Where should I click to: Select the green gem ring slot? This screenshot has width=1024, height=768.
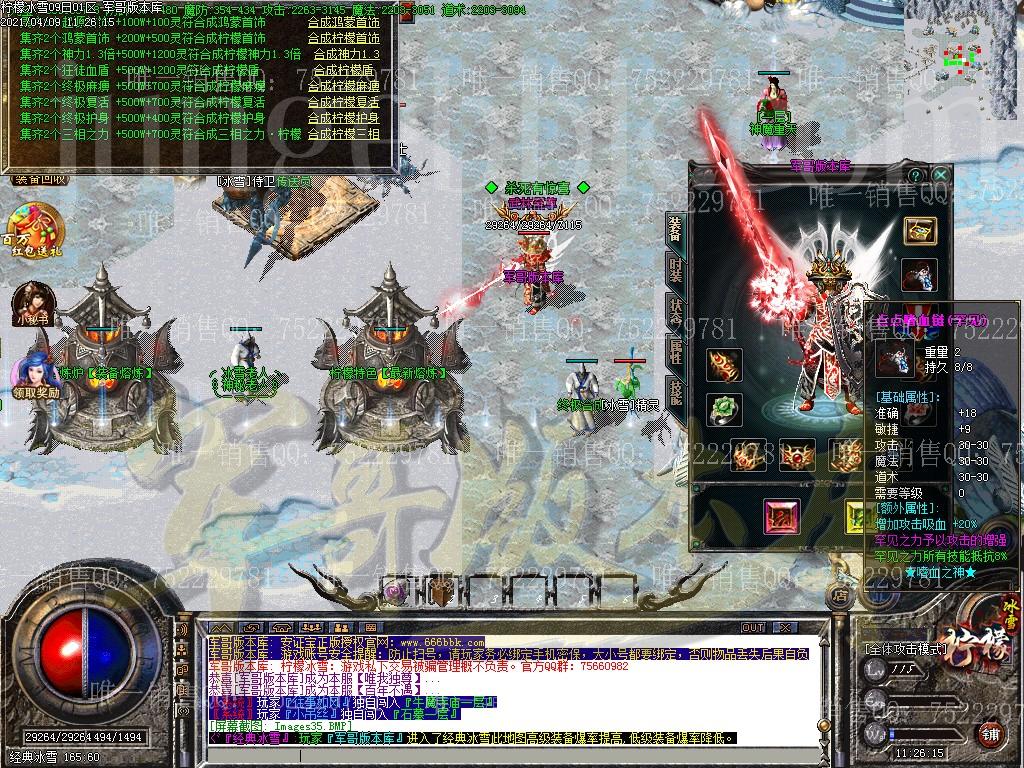tap(723, 409)
